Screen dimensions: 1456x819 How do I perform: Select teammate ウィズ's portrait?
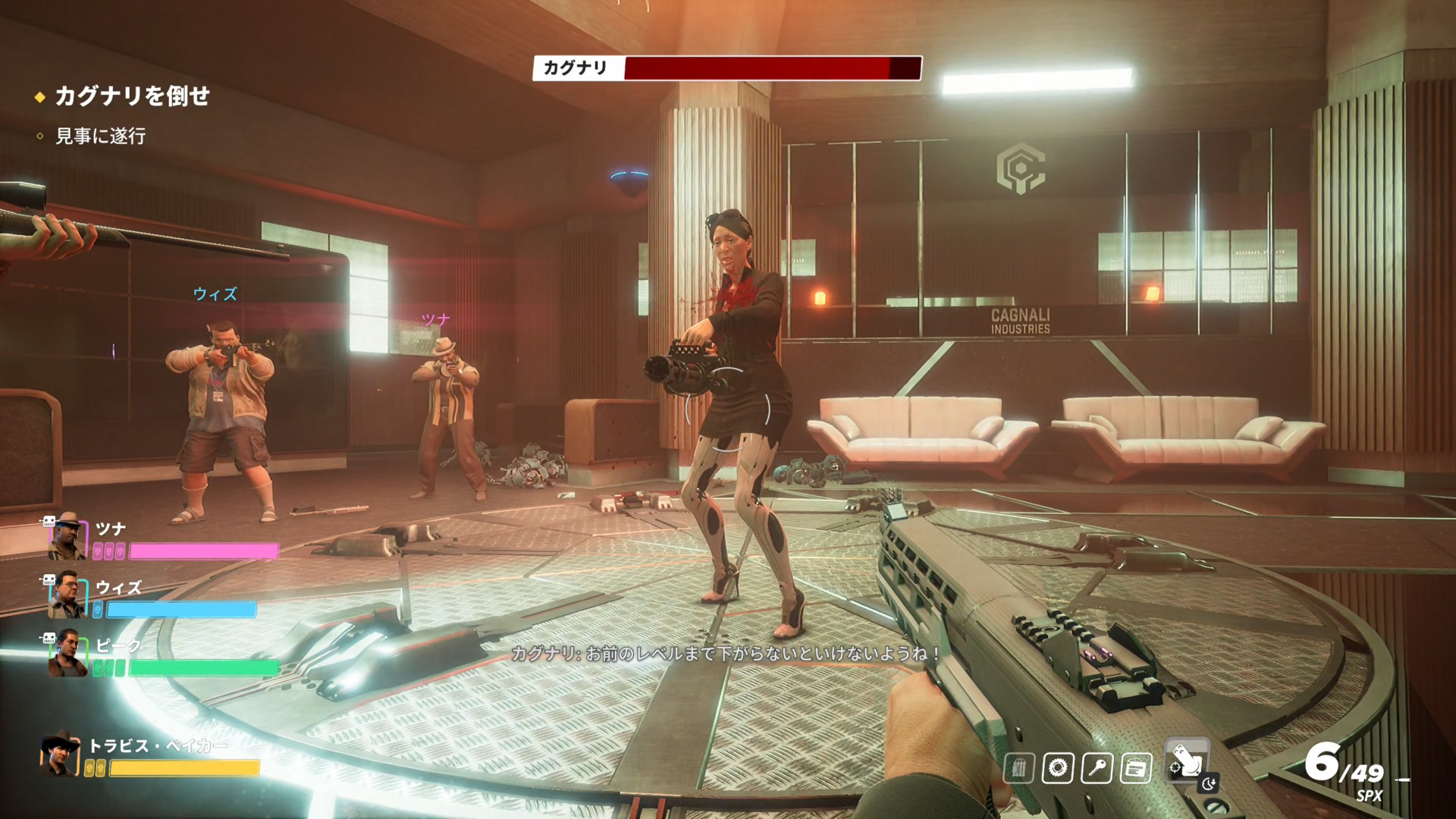(x=67, y=595)
